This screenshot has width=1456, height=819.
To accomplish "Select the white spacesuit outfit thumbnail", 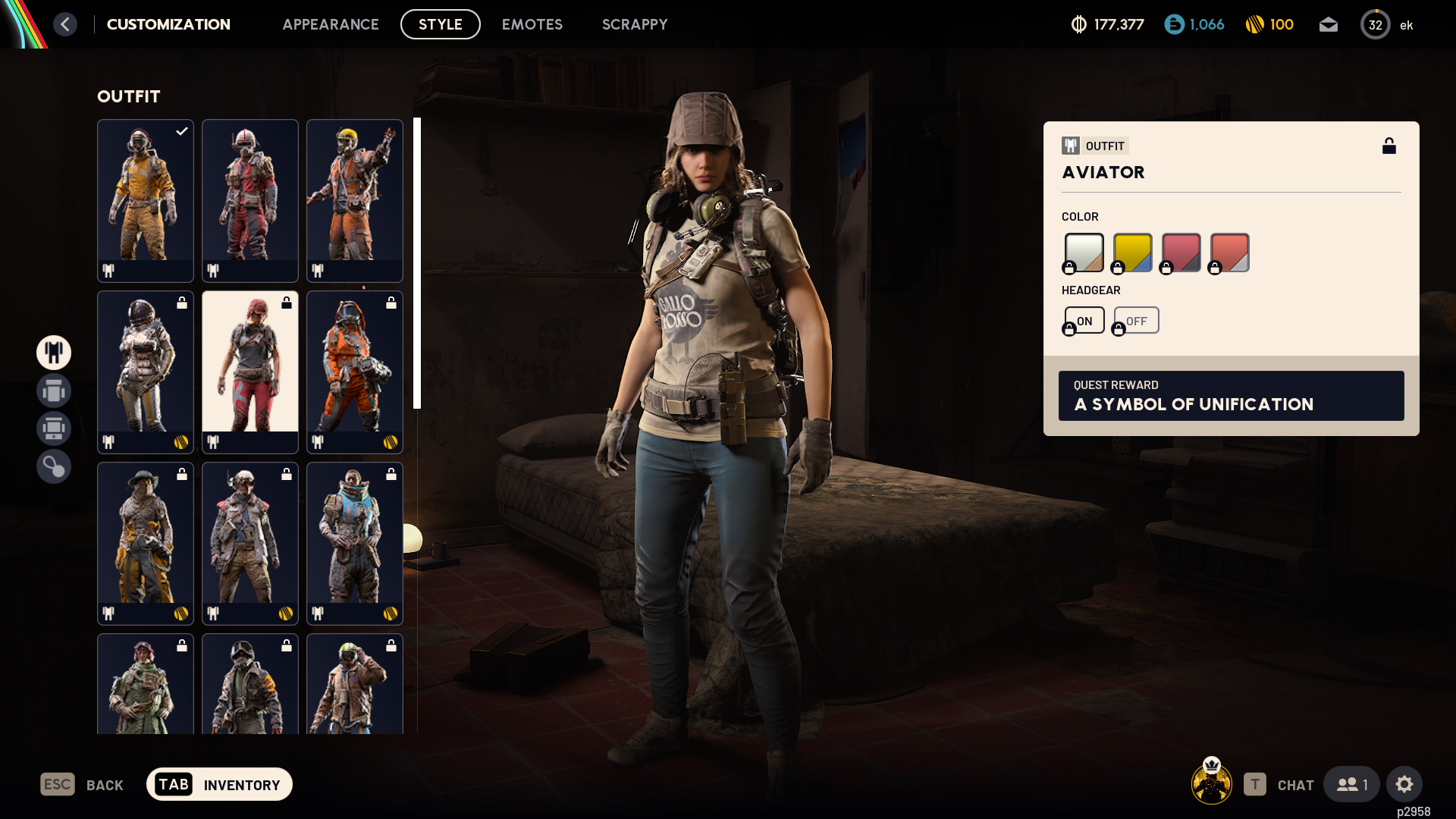I will (146, 372).
